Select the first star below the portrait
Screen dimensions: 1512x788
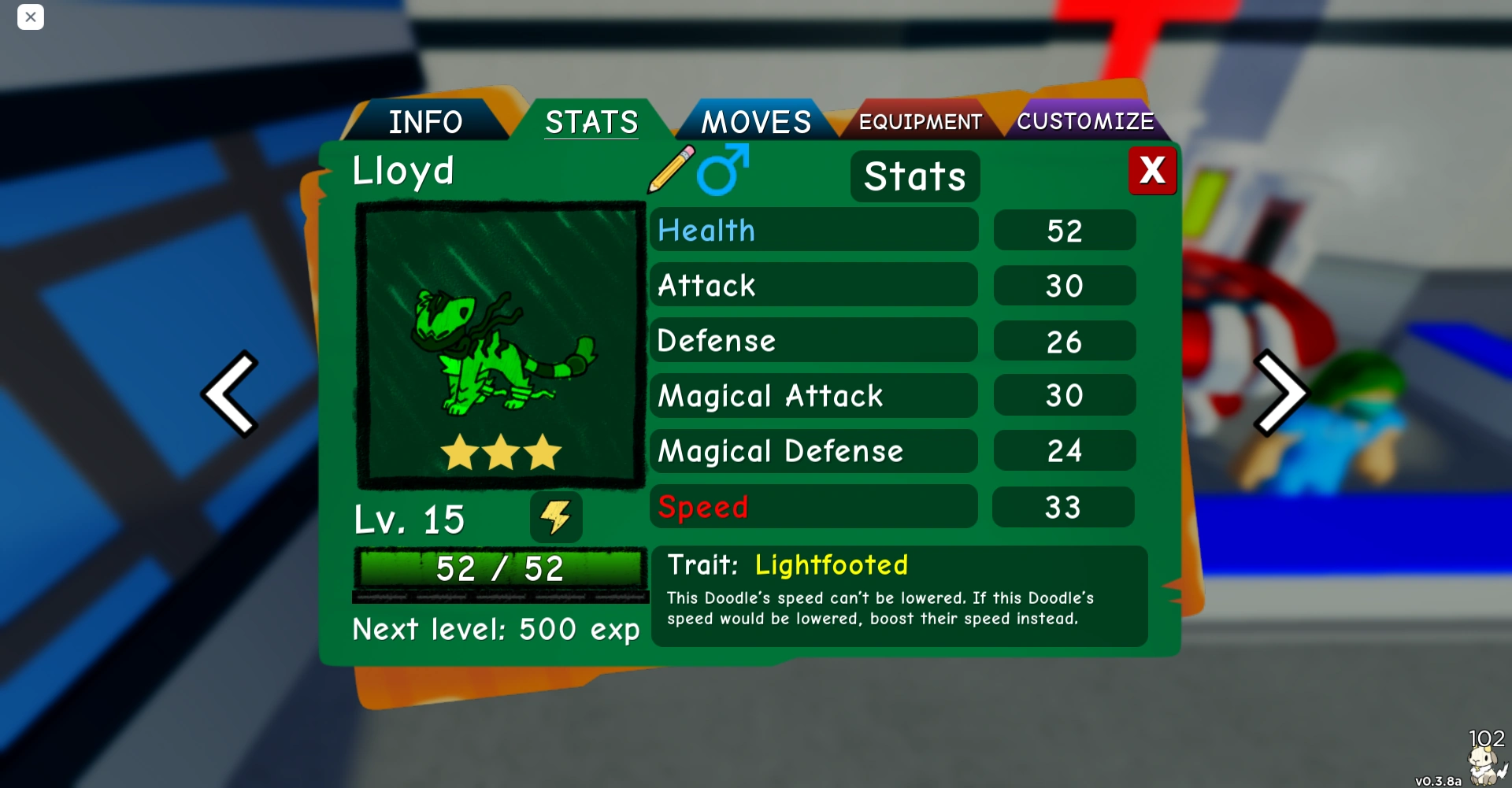pyautogui.click(x=459, y=451)
